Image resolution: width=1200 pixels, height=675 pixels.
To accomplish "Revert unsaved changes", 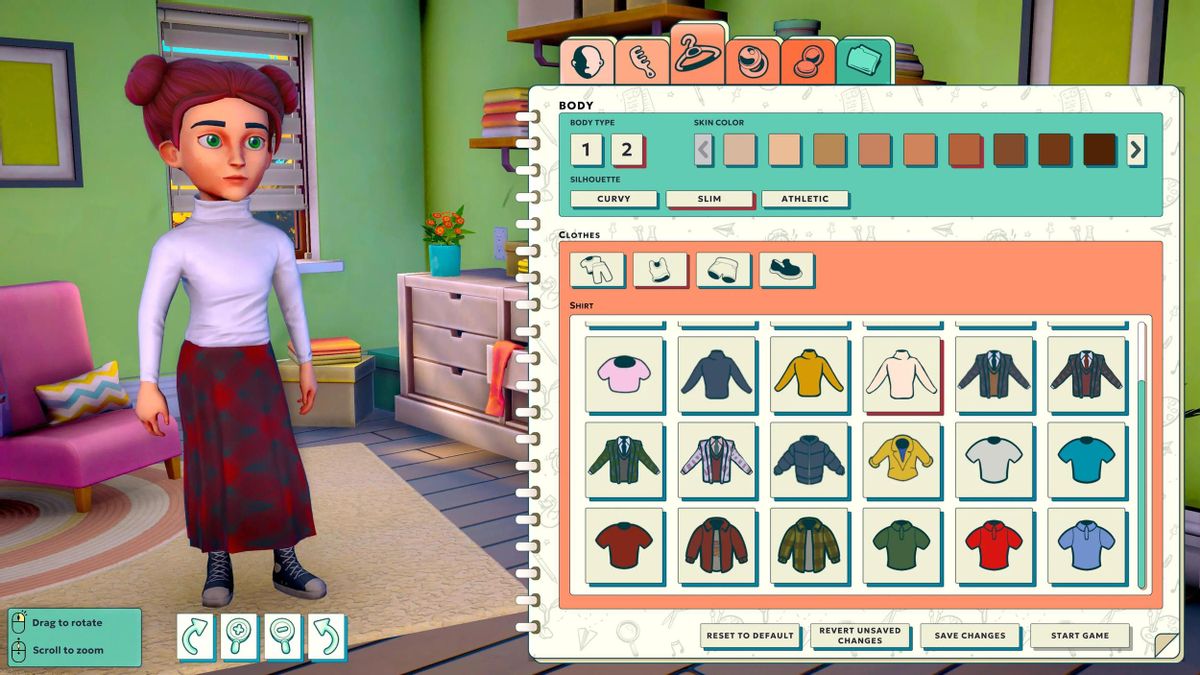I will point(859,635).
